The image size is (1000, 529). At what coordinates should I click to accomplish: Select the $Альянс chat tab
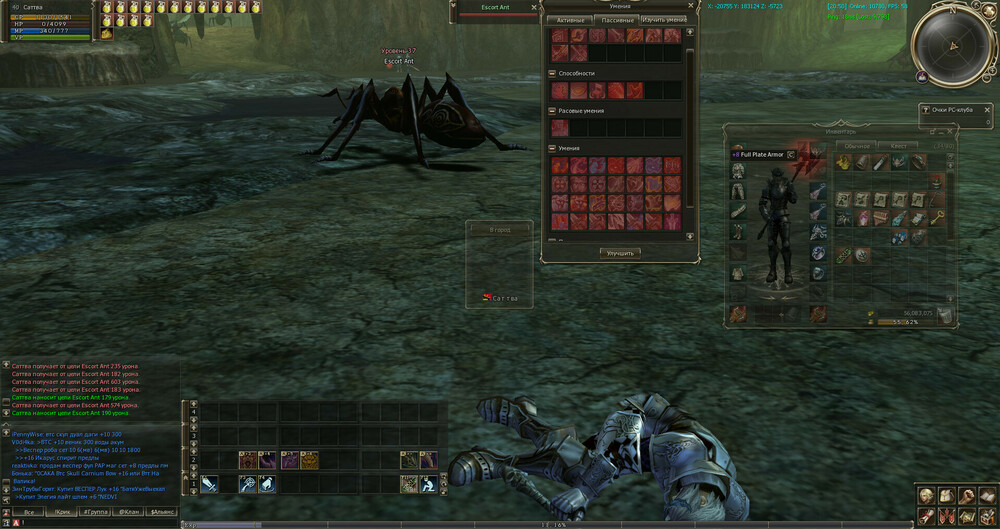pos(162,511)
